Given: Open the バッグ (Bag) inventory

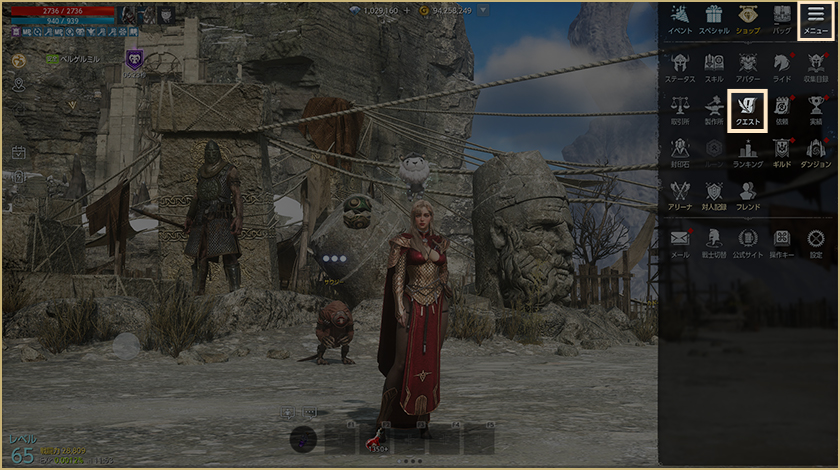Looking at the screenshot, I should 782,19.
